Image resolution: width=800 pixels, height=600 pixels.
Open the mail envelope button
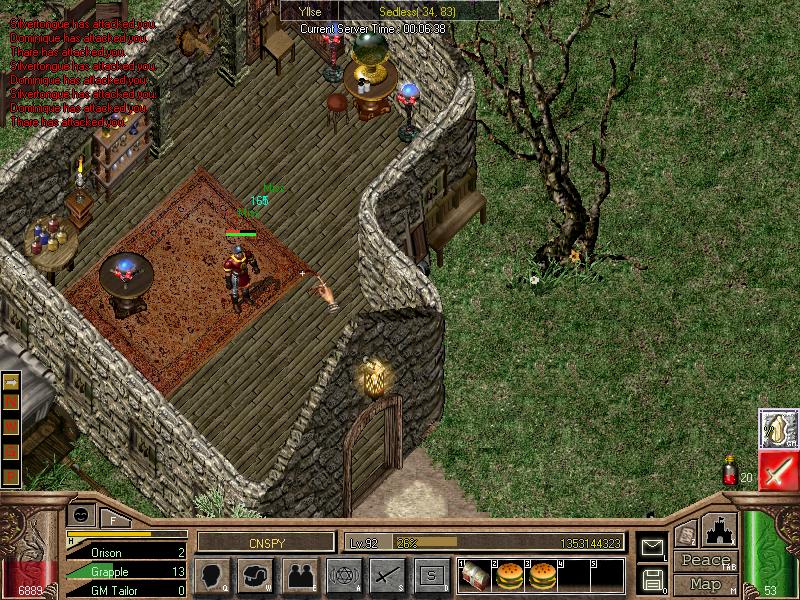point(652,548)
